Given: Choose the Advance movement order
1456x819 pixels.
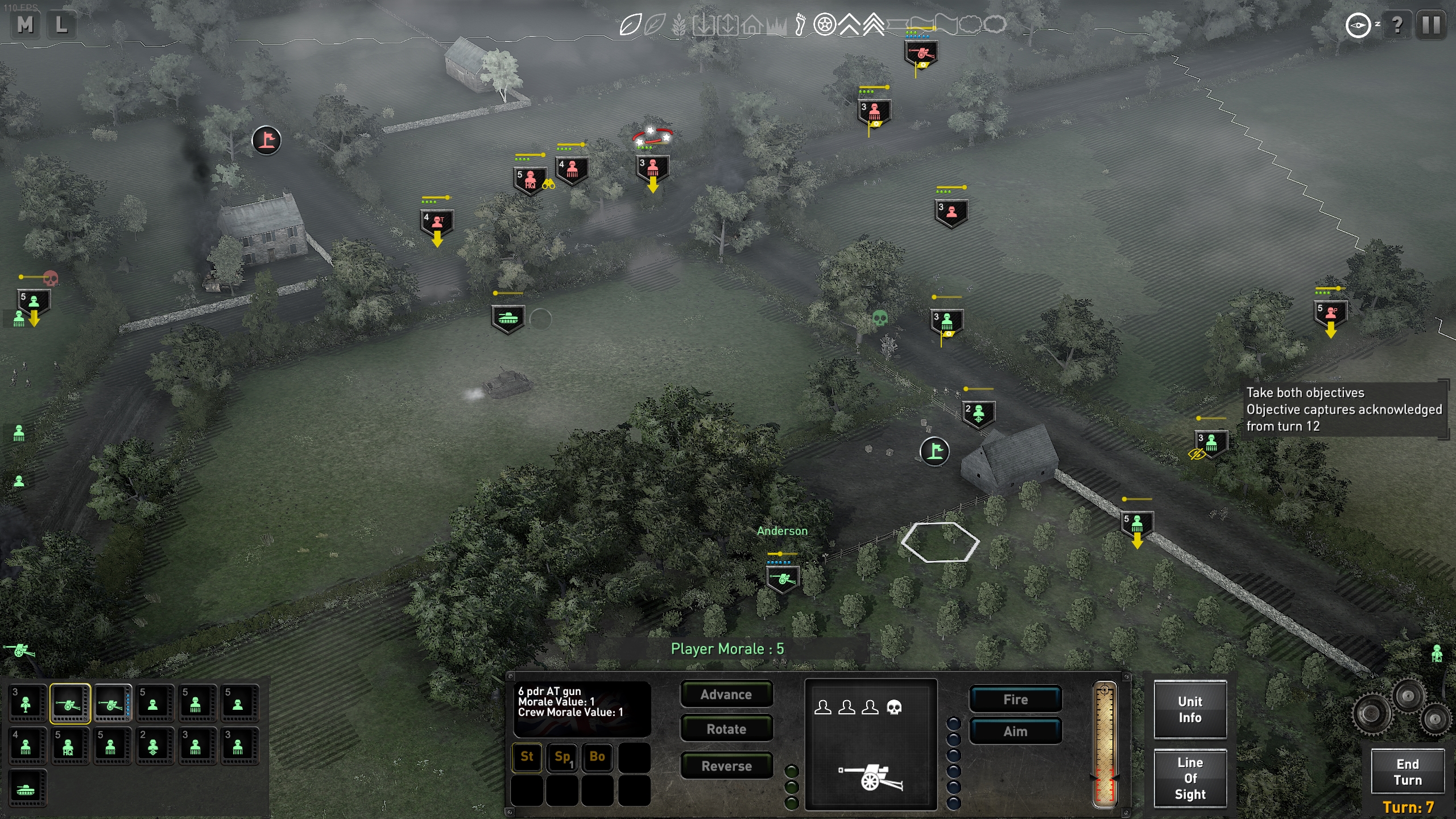Looking at the screenshot, I should point(726,694).
